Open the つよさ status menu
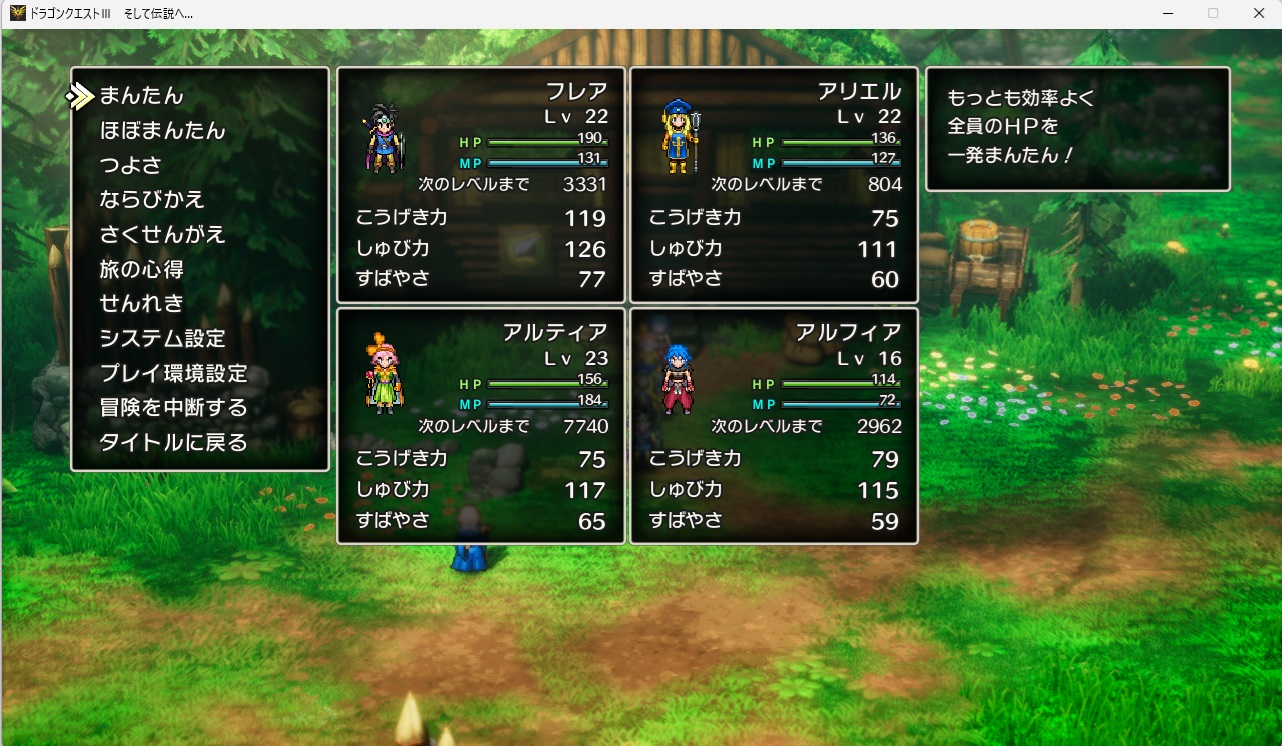Viewport: 1282px width, 746px height. coord(130,165)
